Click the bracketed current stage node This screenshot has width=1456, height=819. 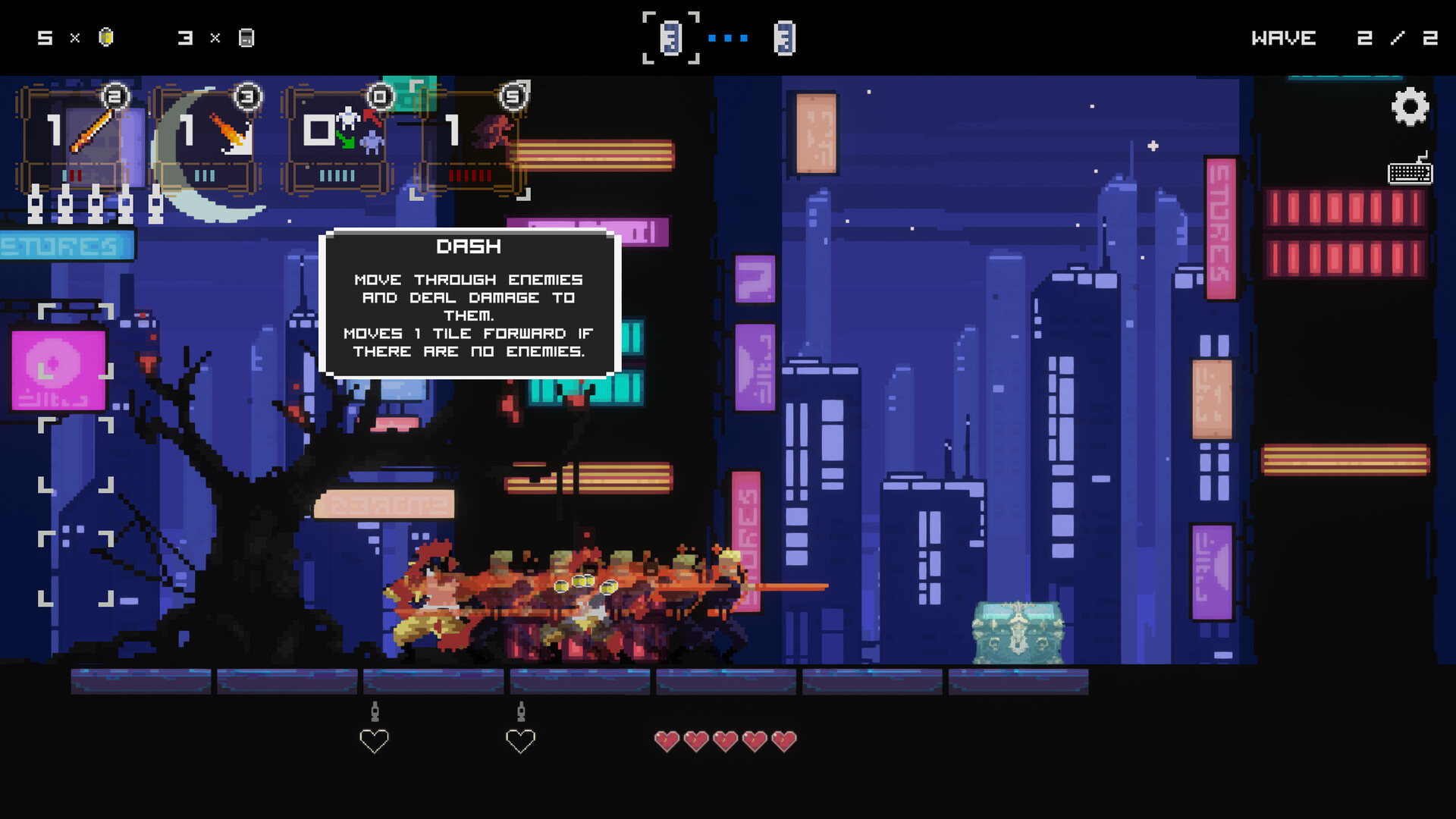670,38
